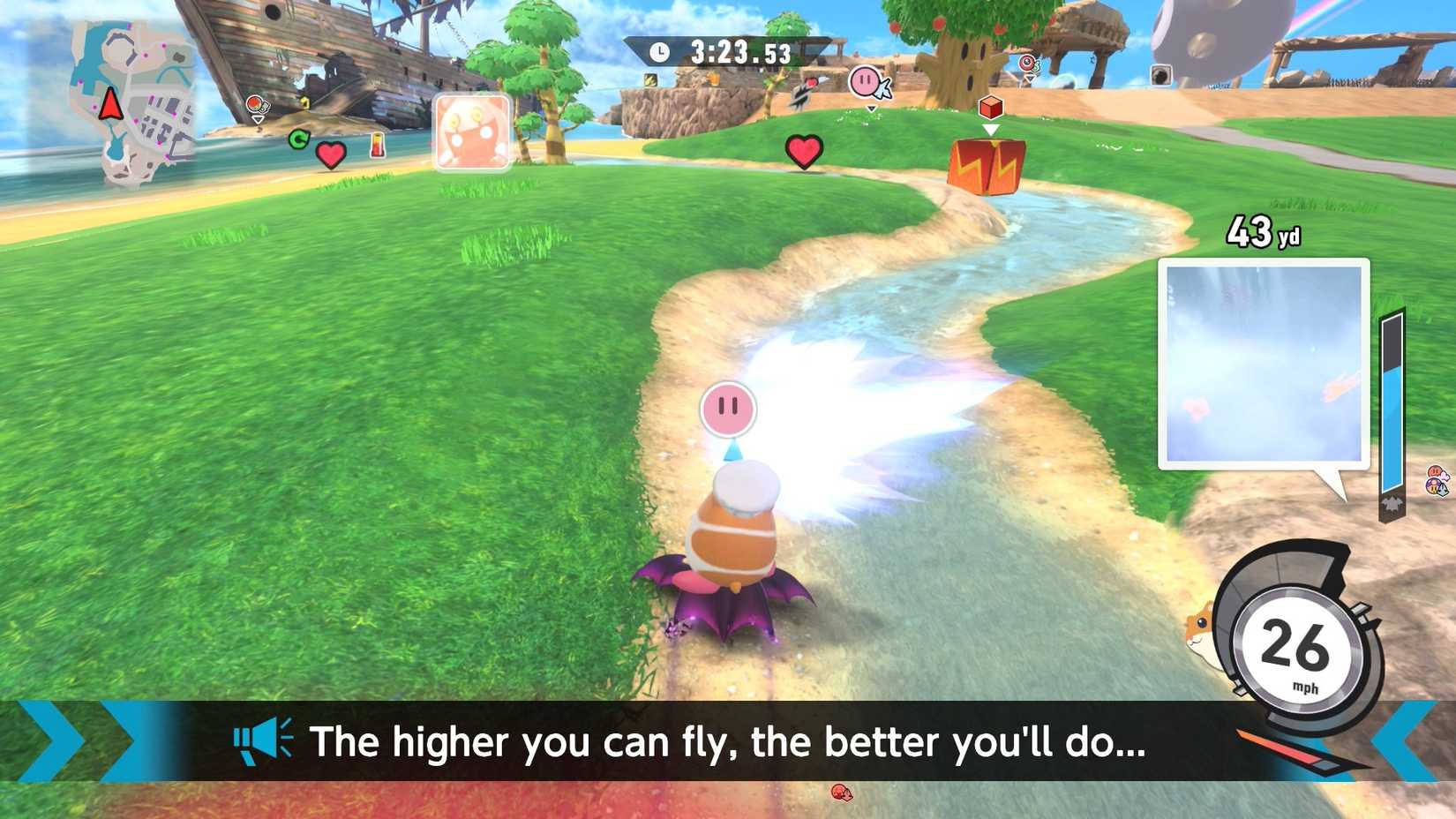Viewport: 1456px width, 819px height.
Task: Click the Maxim Tomato minimap marker
Action: [254, 104]
